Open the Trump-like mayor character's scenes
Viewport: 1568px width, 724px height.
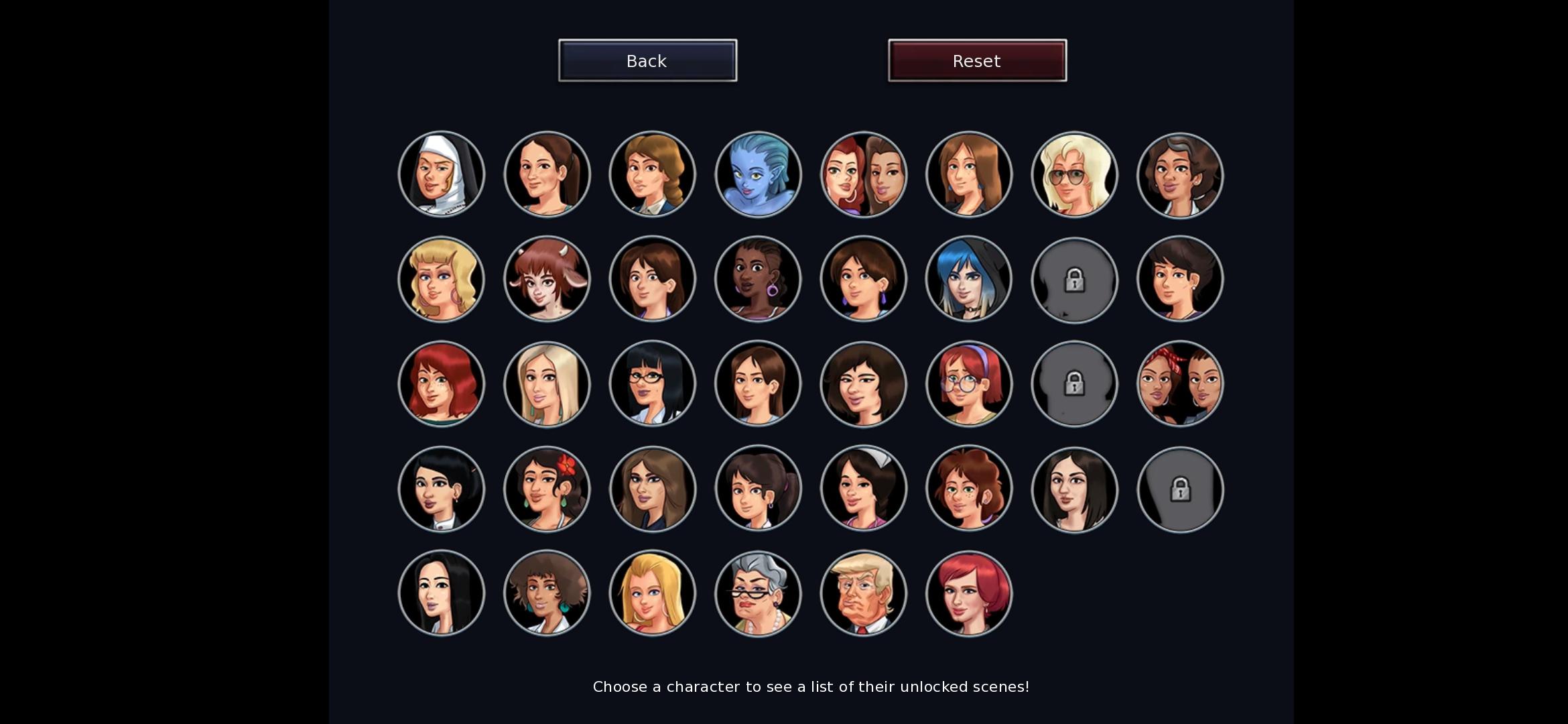[863, 593]
